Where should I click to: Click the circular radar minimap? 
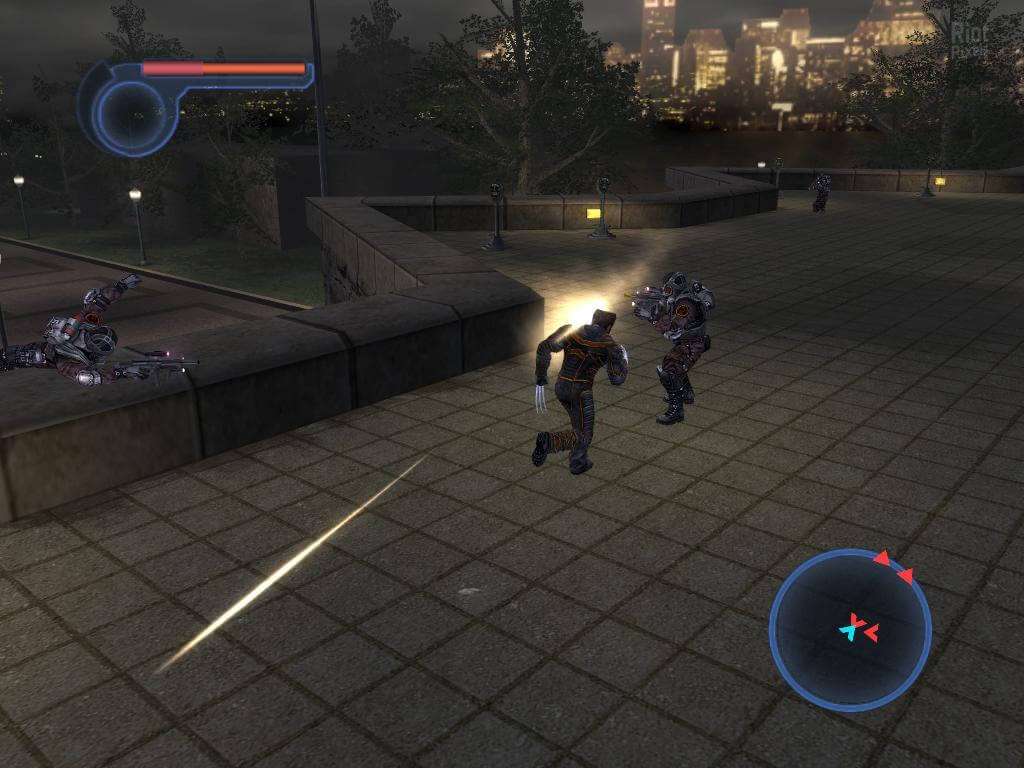click(850, 629)
